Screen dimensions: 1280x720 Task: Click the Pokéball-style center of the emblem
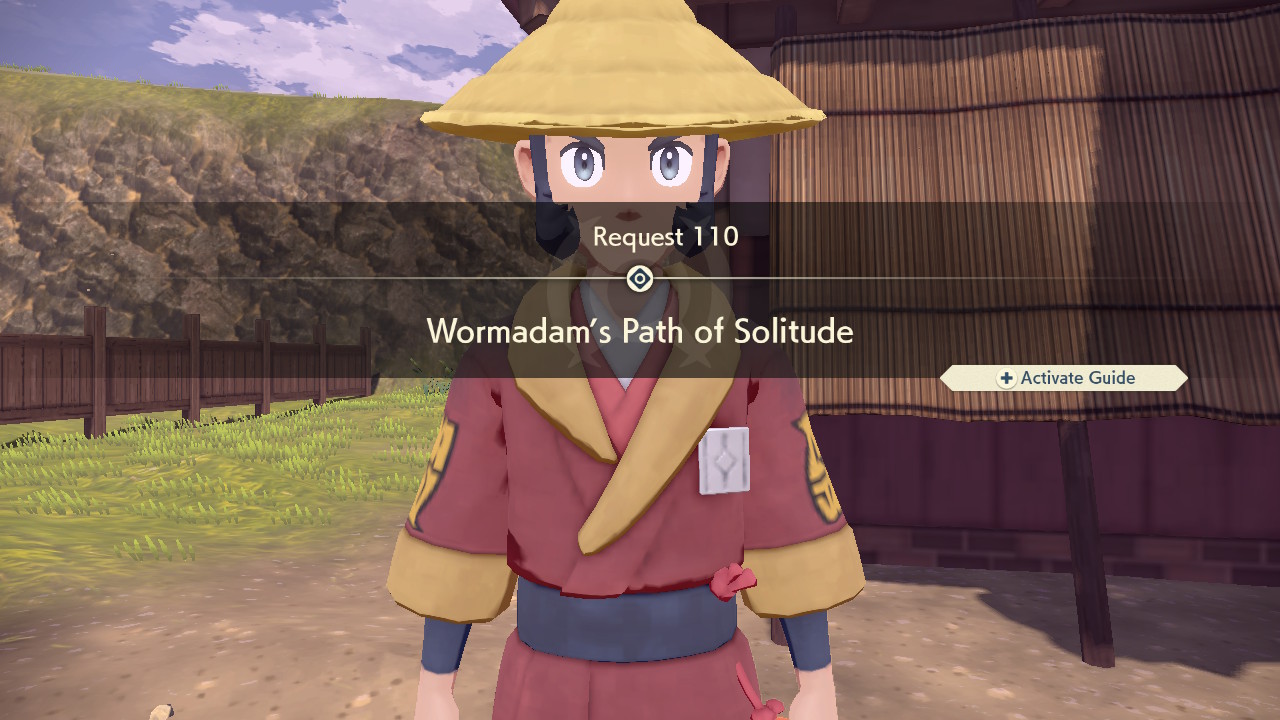coord(638,279)
